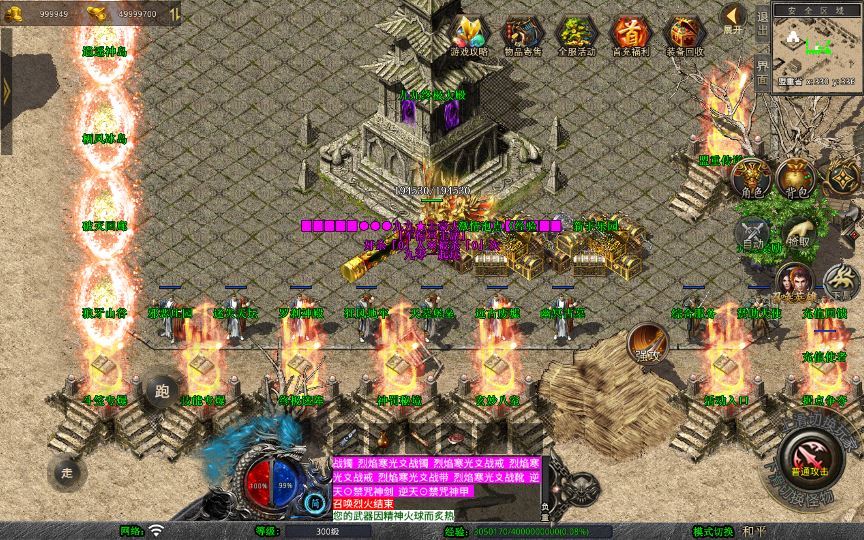
Task: Activate the 强攻 forced attack button
Action: (648, 343)
